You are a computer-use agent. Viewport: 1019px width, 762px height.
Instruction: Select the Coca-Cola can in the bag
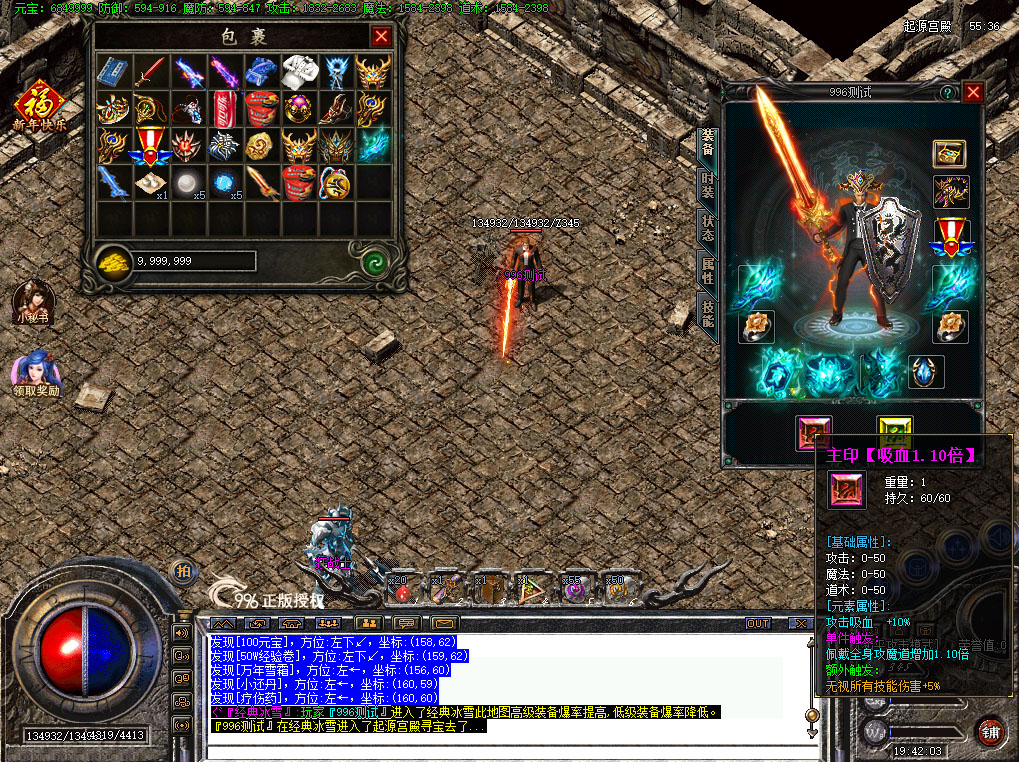(x=226, y=107)
